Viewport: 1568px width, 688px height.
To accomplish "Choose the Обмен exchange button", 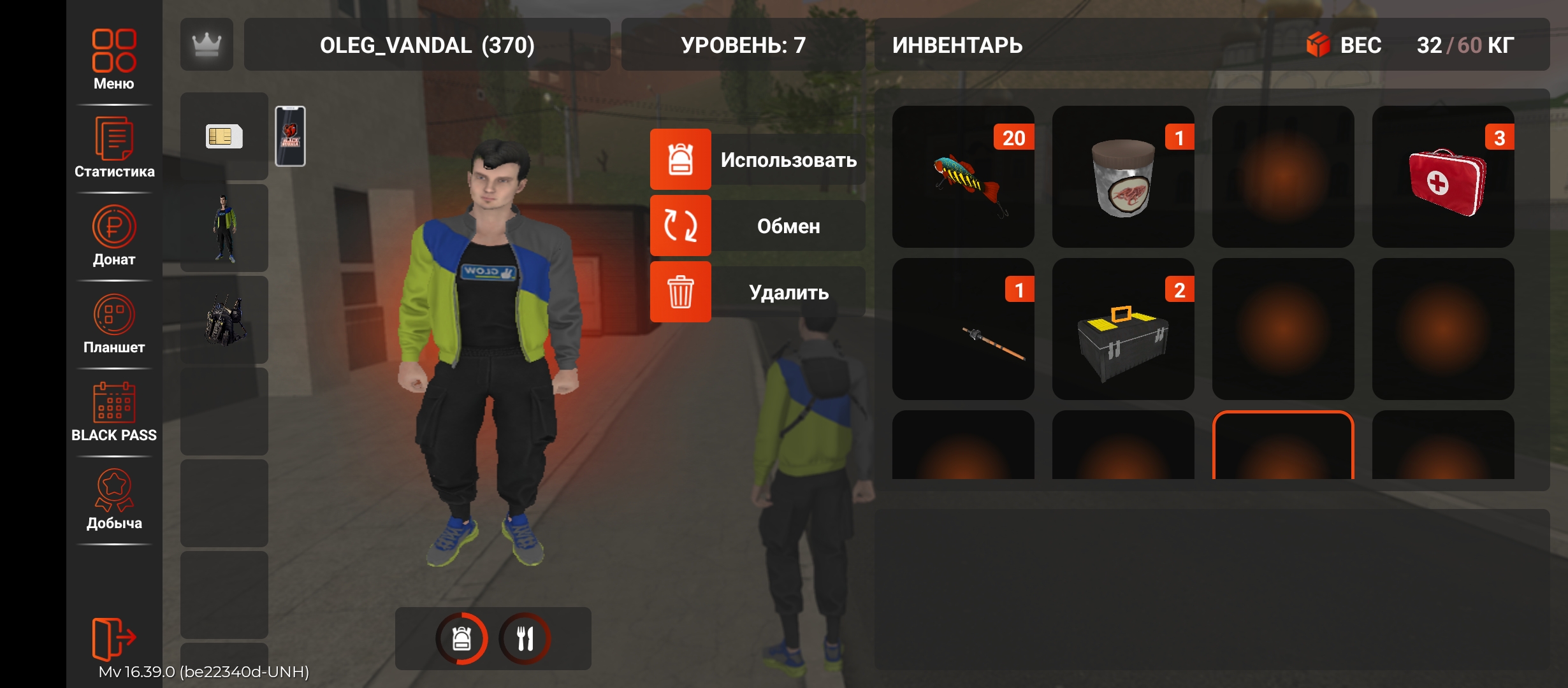I will tap(757, 226).
